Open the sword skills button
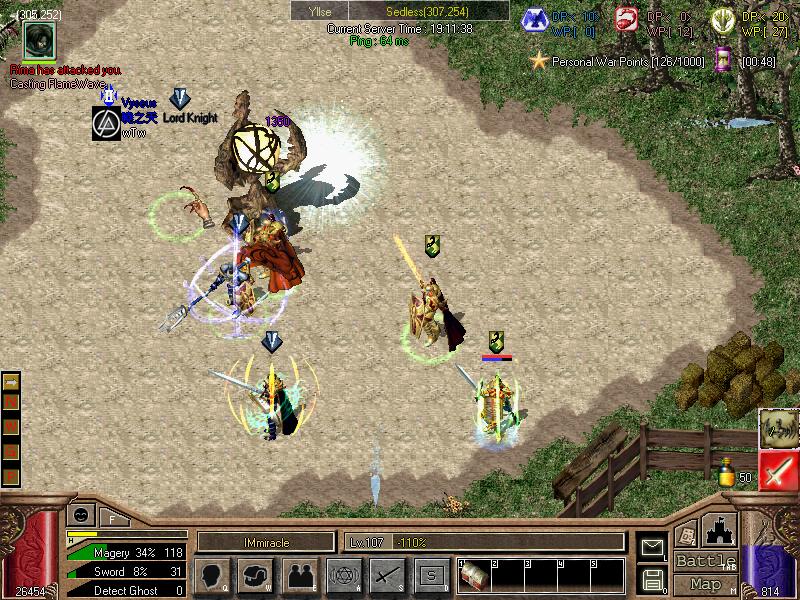This screenshot has height=600, width=800. (386, 575)
